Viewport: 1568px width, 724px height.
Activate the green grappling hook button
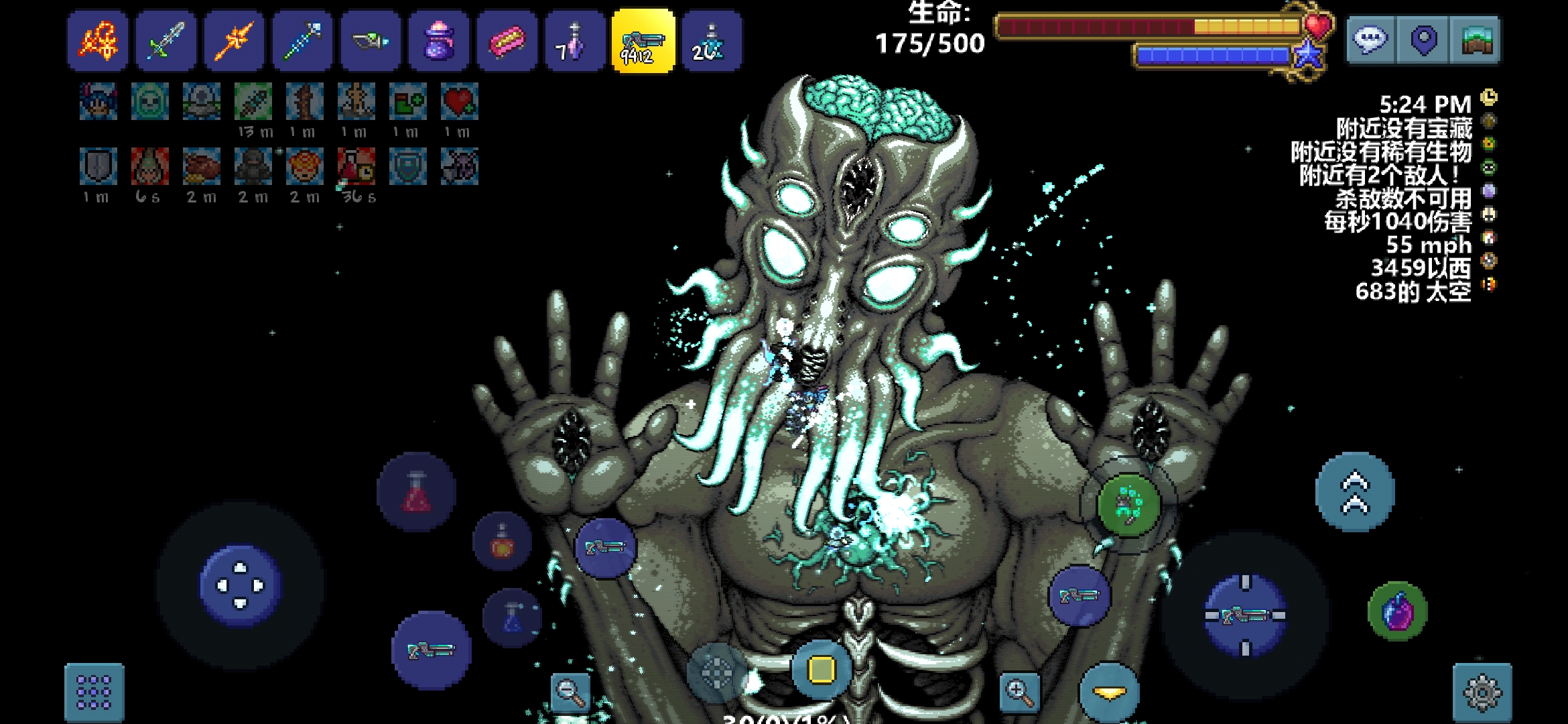pyautogui.click(x=1128, y=505)
